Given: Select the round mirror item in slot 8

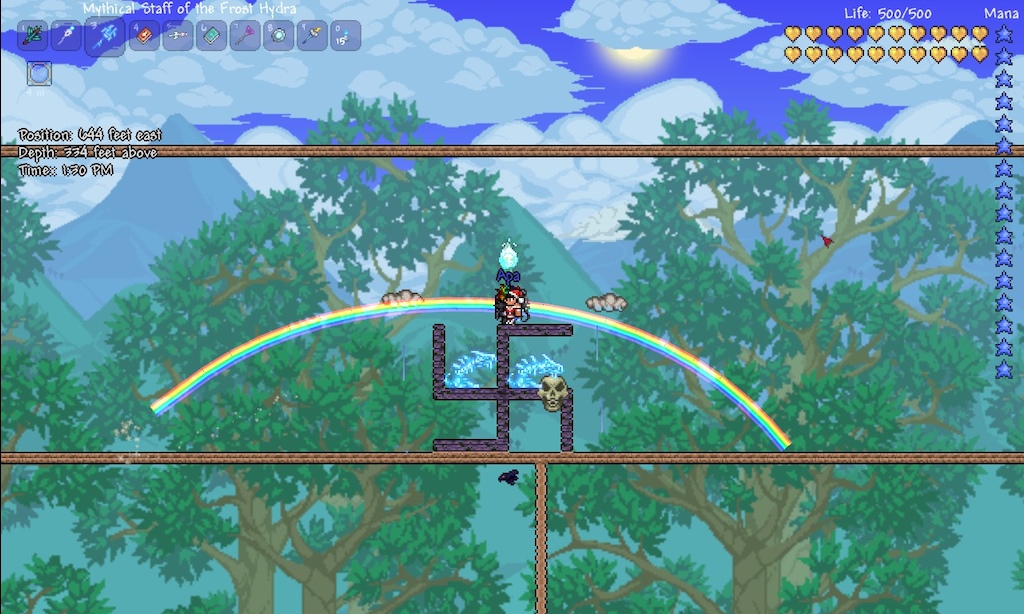Looking at the screenshot, I should (x=278, y=36).
